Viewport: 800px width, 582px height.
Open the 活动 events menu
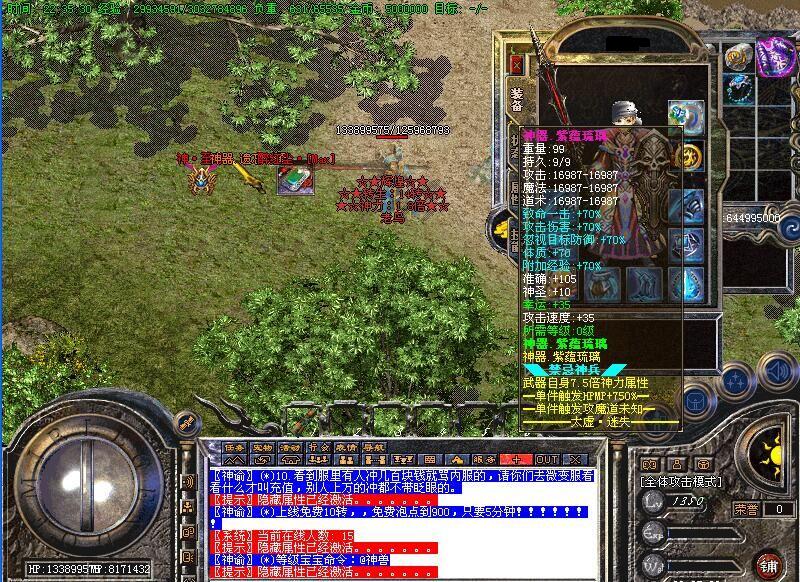[290, 447]
